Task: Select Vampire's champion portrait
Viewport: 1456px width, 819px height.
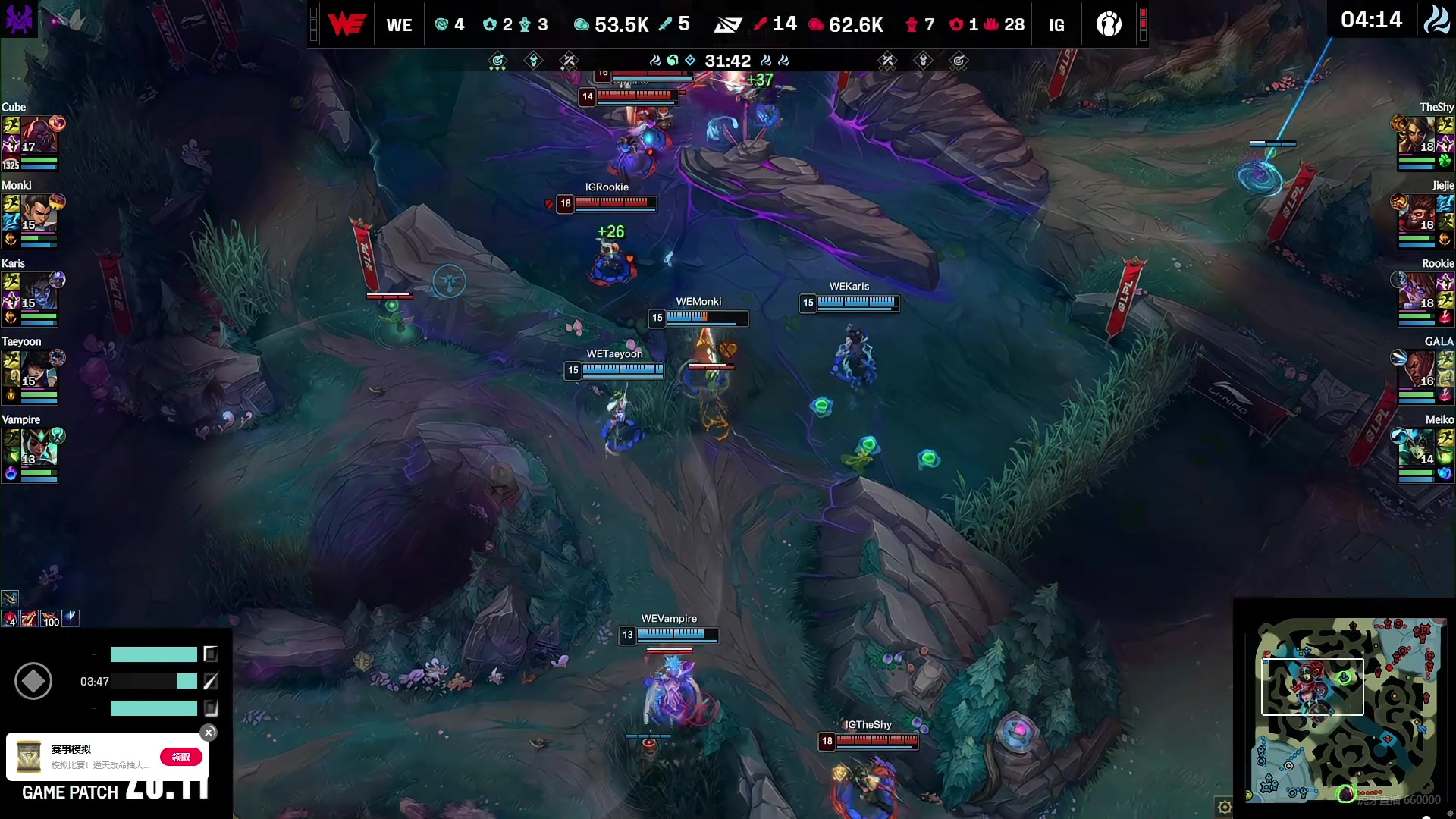Action: pos(38,449)
